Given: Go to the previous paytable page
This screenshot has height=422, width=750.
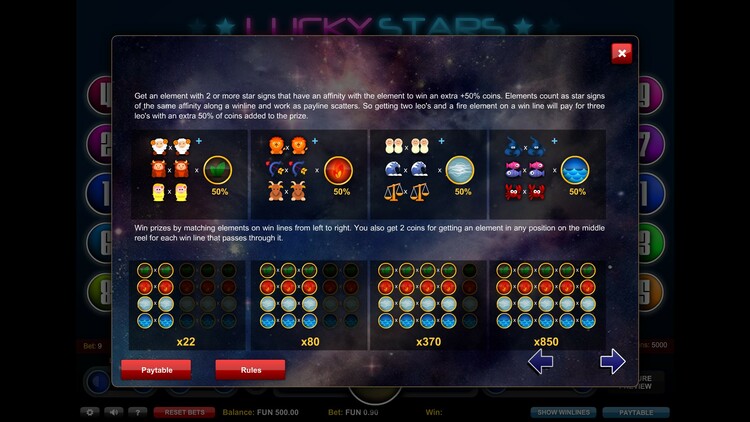Looking at the screenshot, I should pos(540,361).
